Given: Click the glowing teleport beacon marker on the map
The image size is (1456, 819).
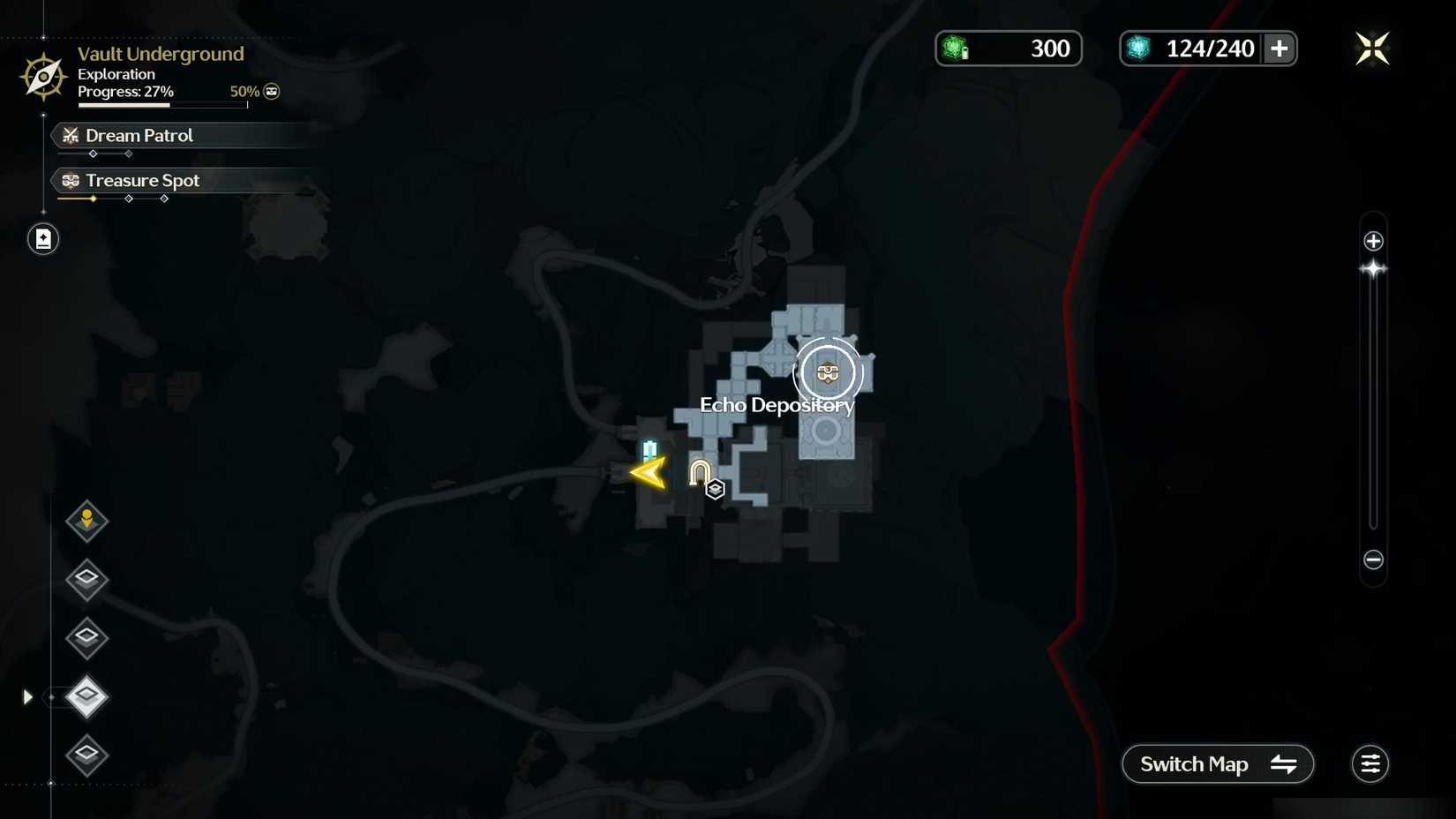Looking at the screenshot, I should 650,450.
